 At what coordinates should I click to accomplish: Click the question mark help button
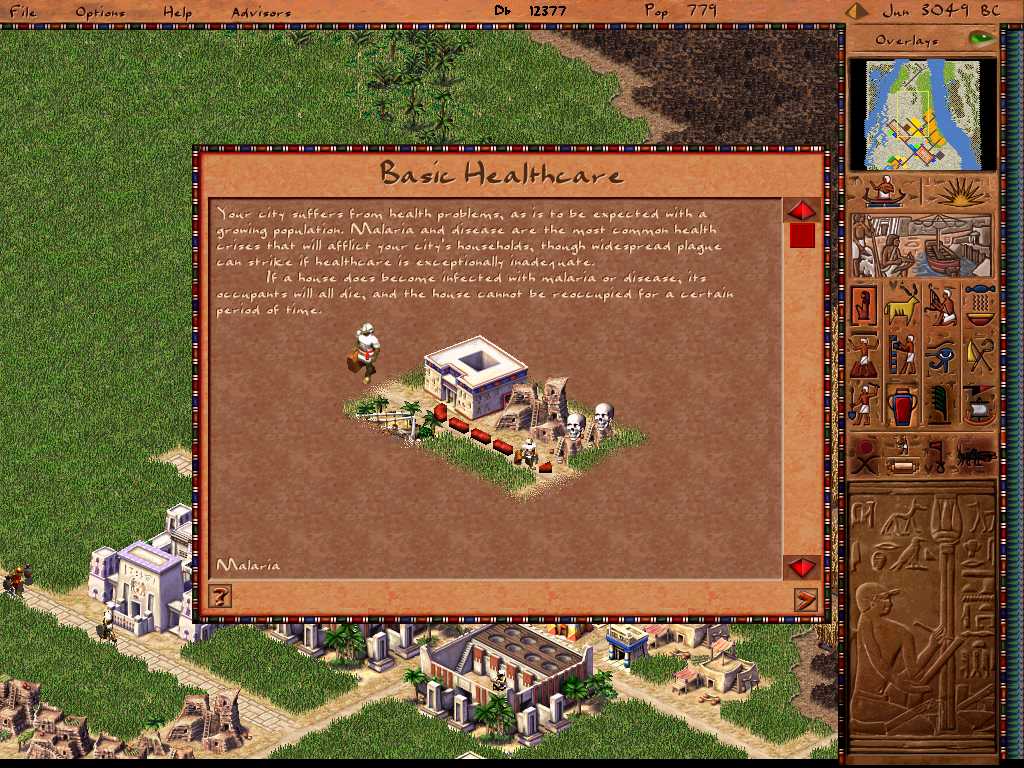[221, 597]
